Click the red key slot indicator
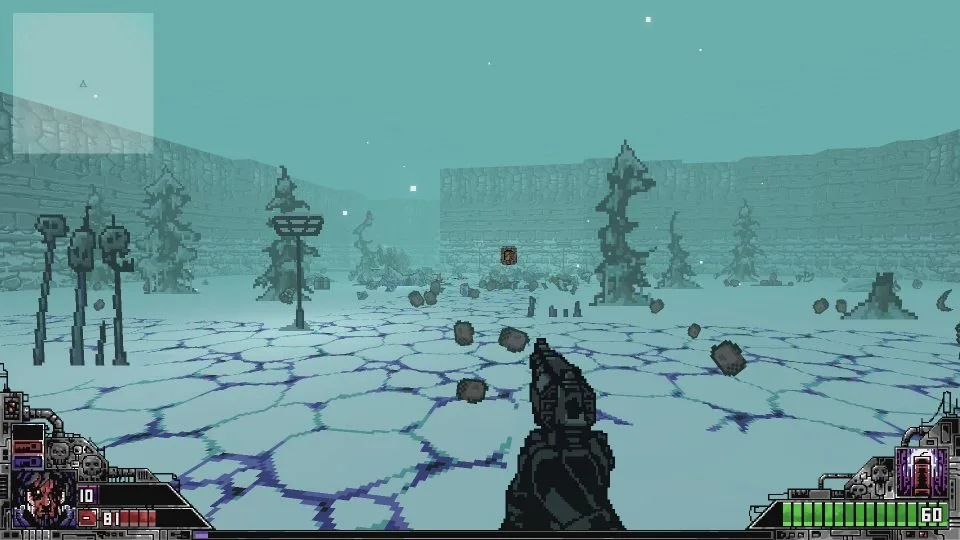The height and width of the screenshot is (540, 960). [x=27, y=447]
